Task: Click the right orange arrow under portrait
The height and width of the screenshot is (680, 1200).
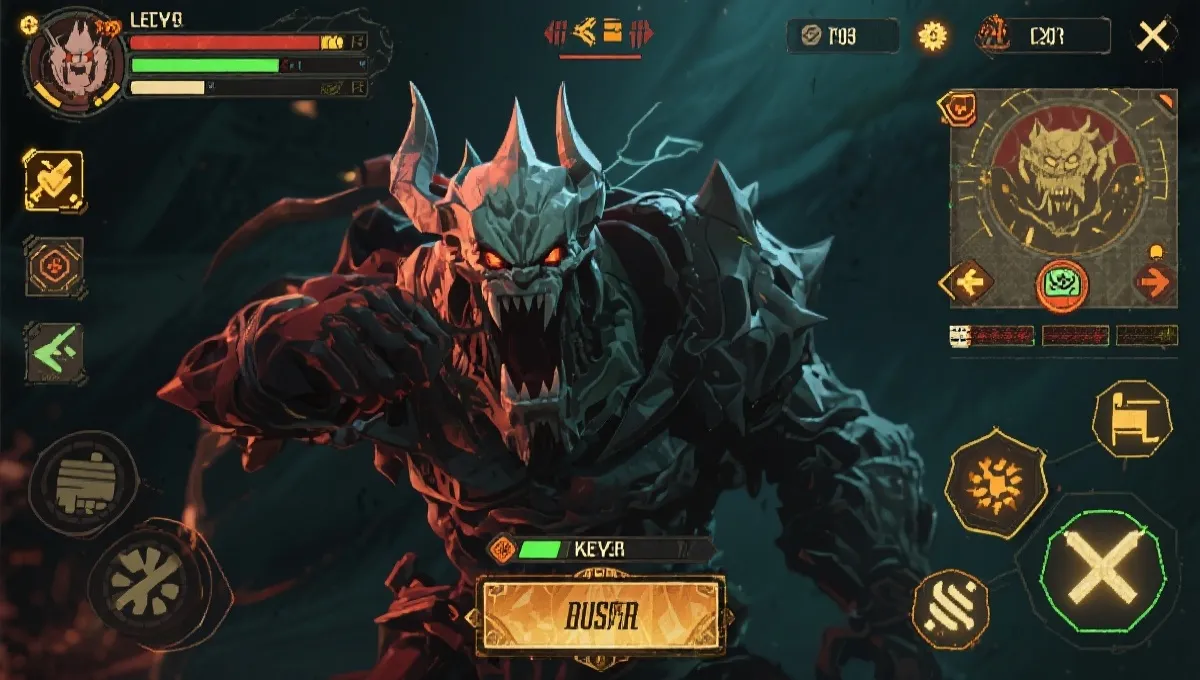Action: pyautogui.click(x=1154, y=282)
